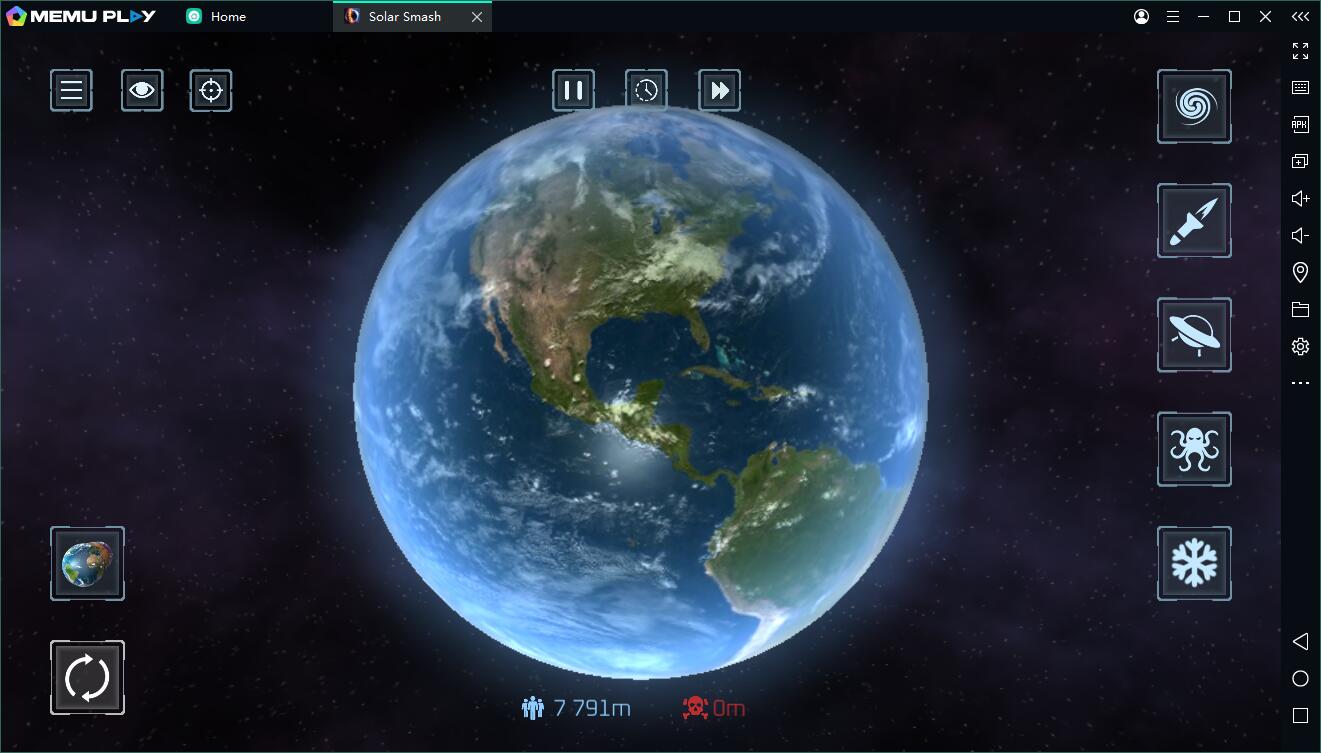
Task: Pause the simulation
Action: [x=573, y=91]
